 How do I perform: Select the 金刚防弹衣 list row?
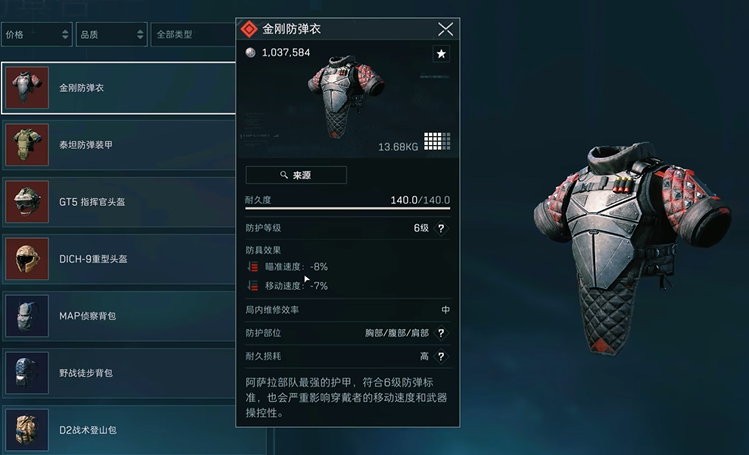coord(120,88)
